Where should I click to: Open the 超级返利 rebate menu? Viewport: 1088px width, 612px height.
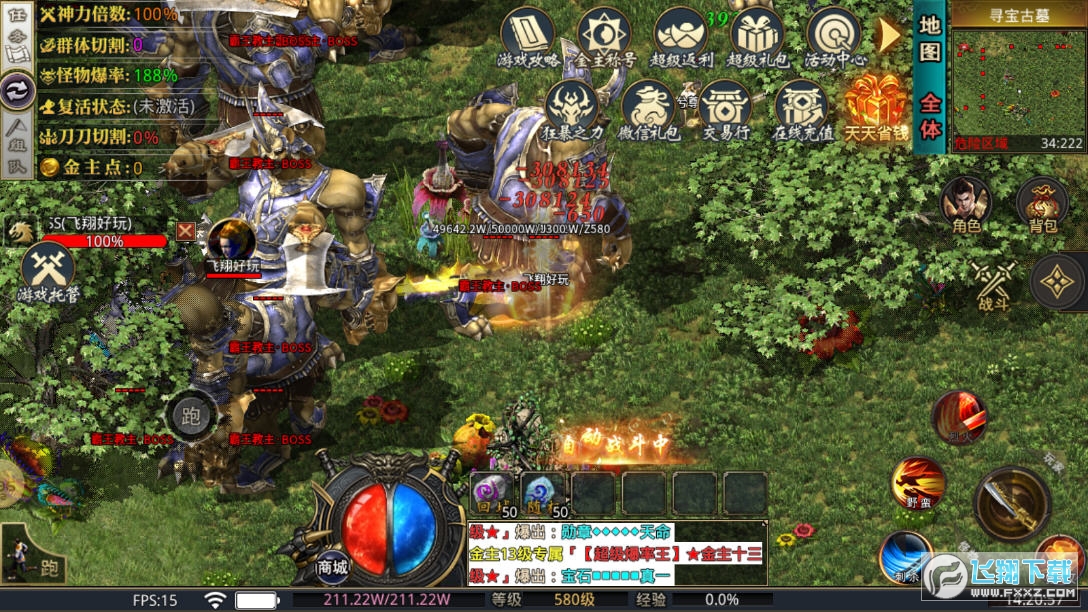[680, 38]
